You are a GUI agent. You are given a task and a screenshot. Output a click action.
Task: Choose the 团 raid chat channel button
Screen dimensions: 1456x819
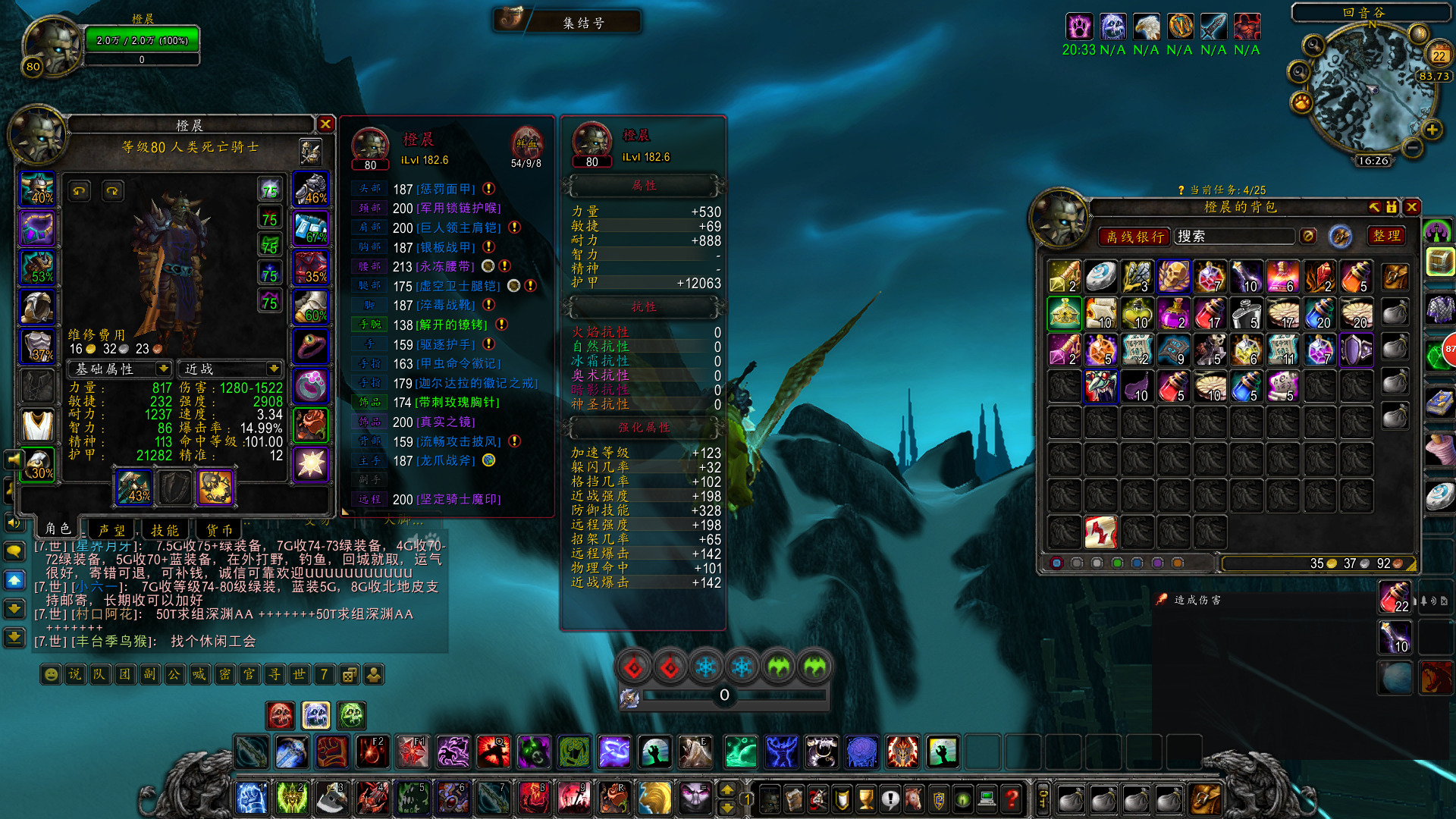coord(124,674)
